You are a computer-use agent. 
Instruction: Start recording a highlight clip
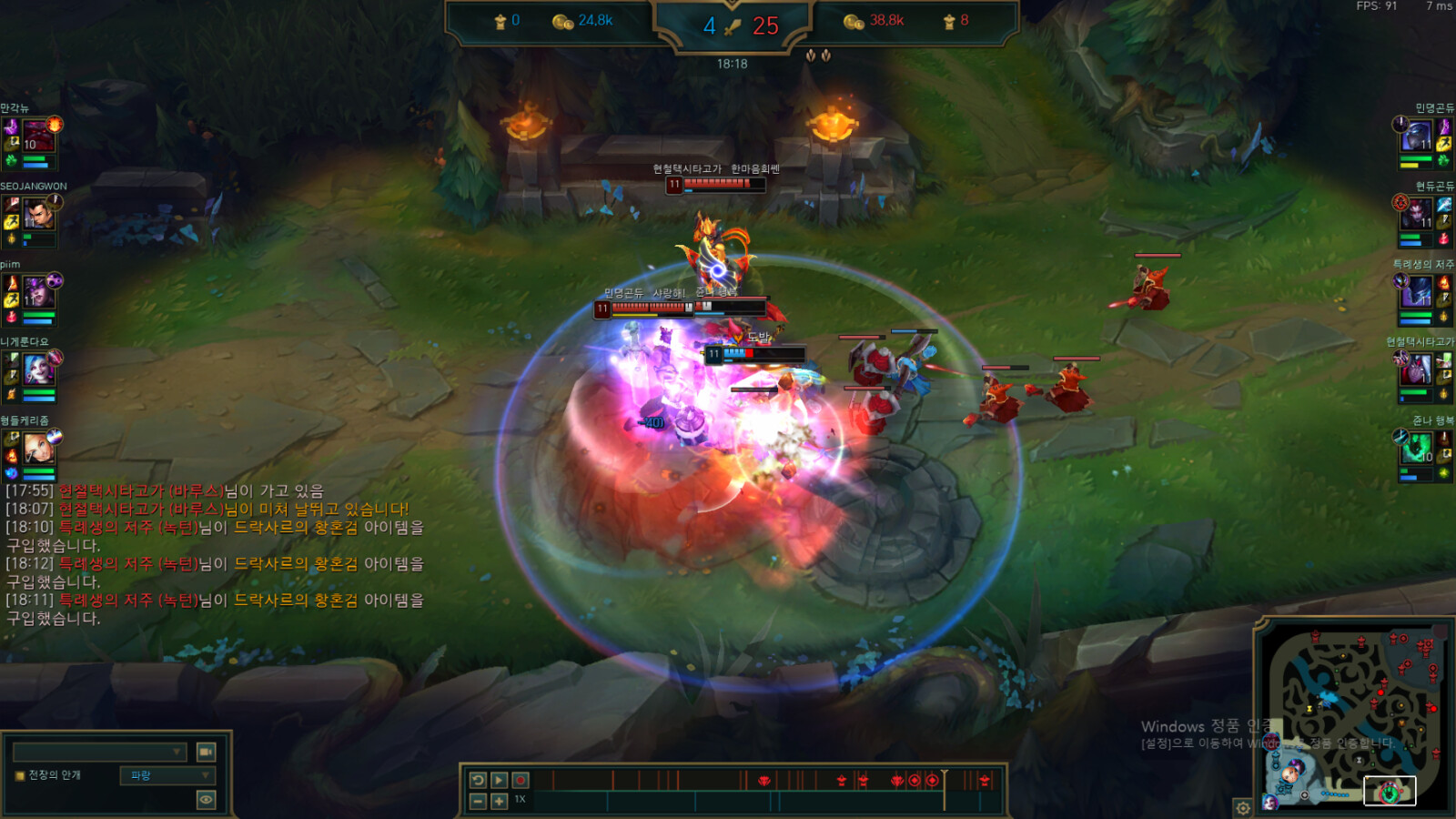click(519, 780)
